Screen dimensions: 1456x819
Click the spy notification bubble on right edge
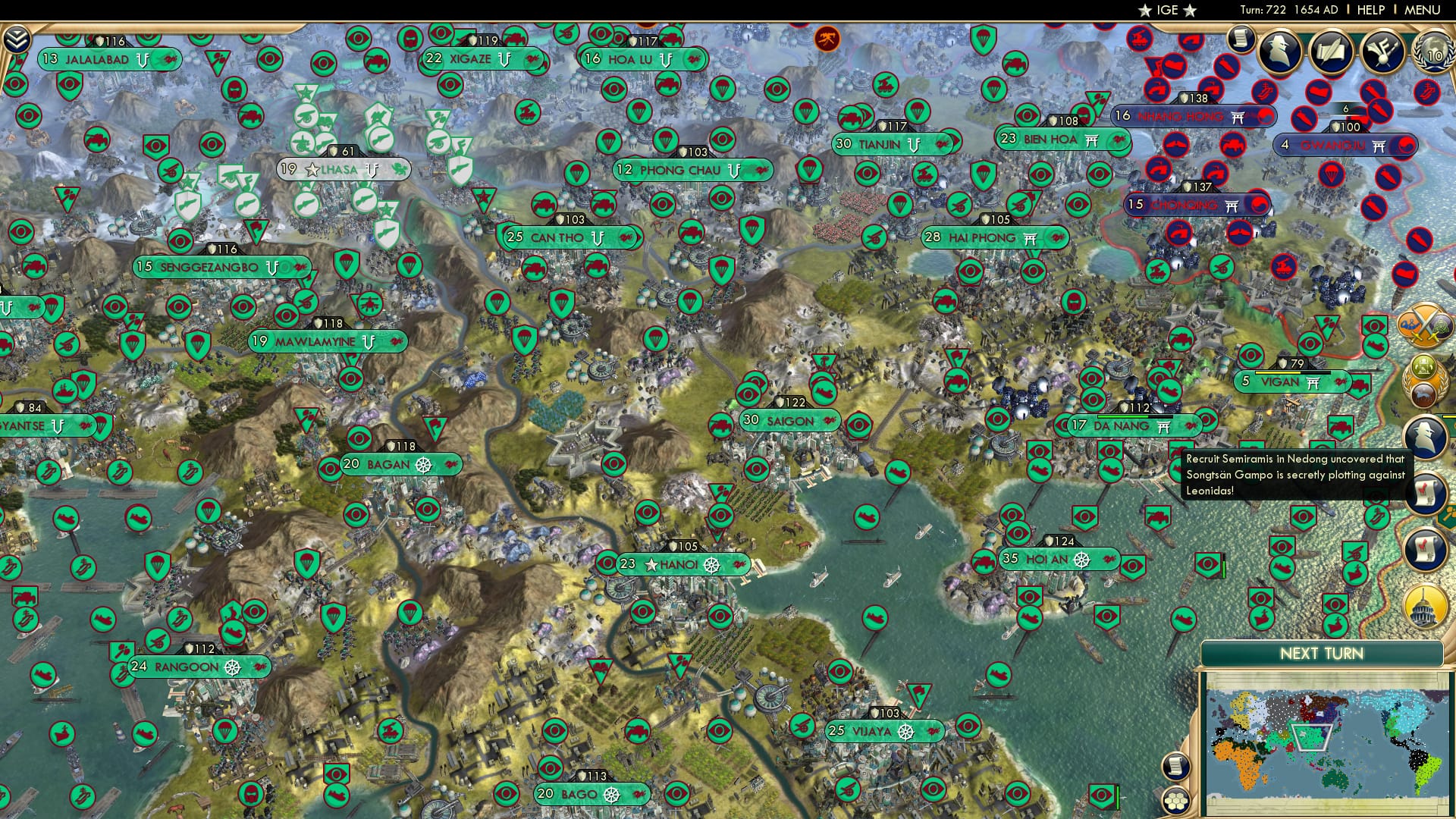1424,435
